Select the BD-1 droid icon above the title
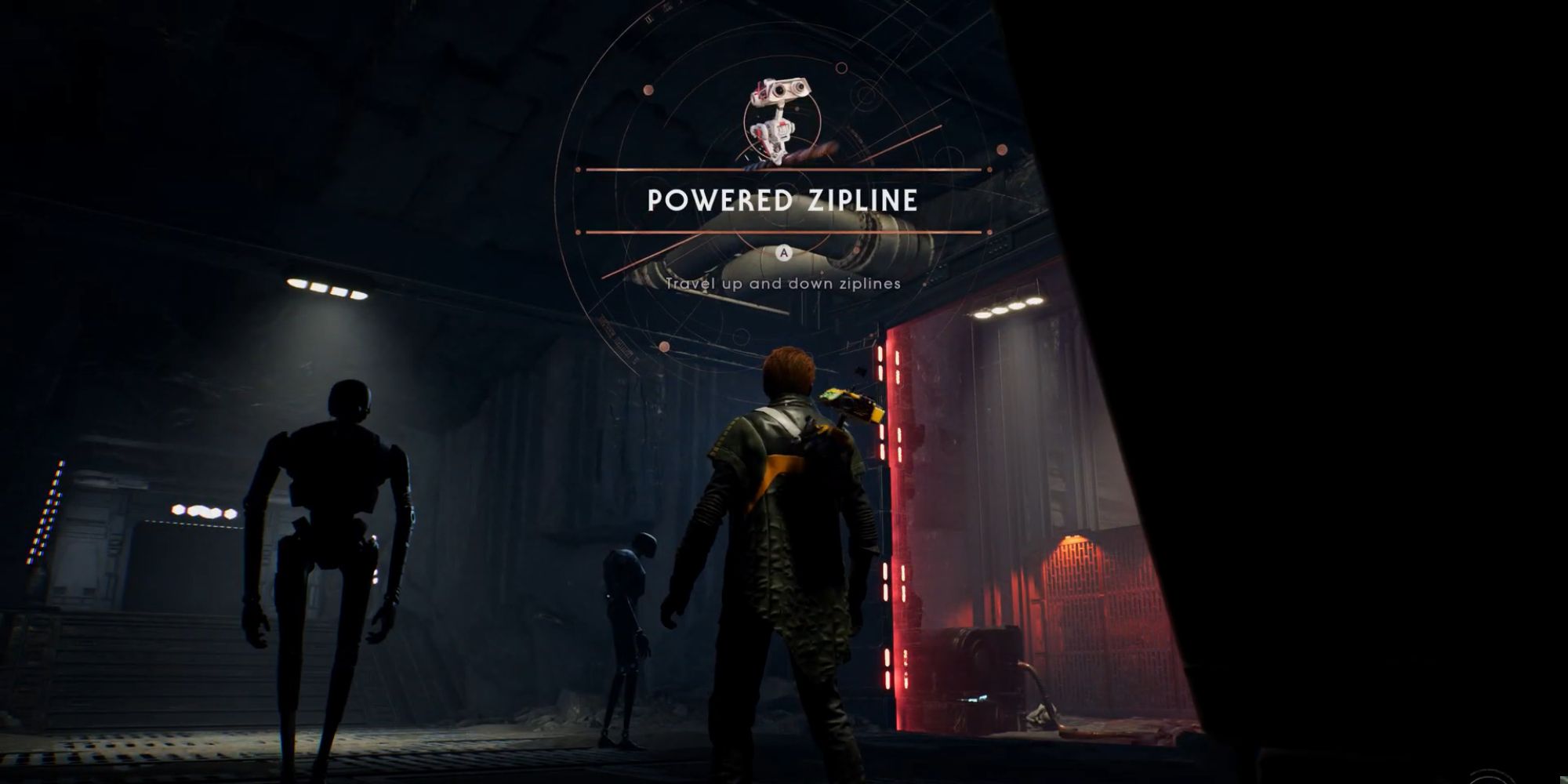Screen dimensions: 1568x784 [779, 114]
